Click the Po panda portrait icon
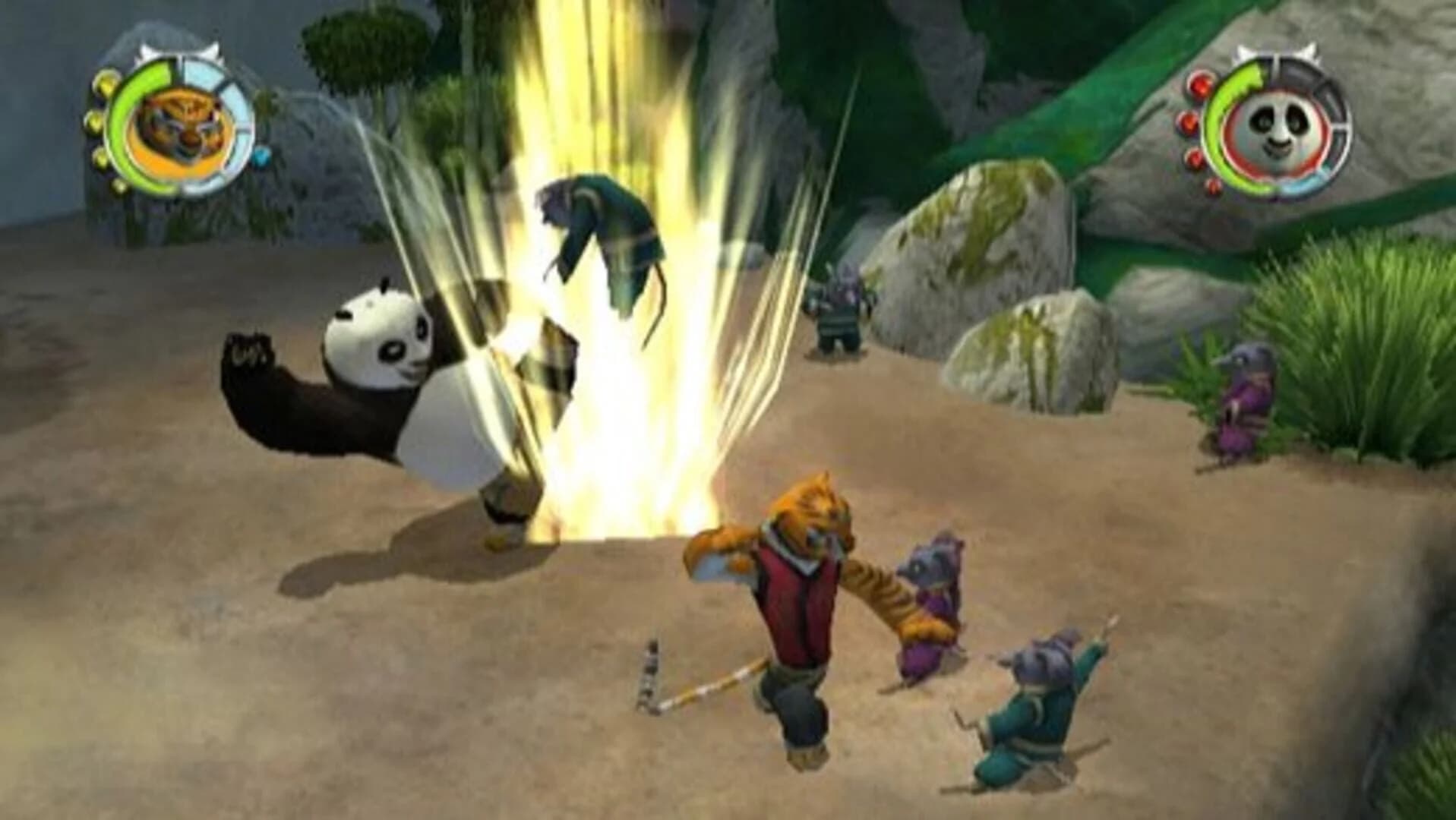The height and width of the screenshot is (820, 1456). [1275, 127]
